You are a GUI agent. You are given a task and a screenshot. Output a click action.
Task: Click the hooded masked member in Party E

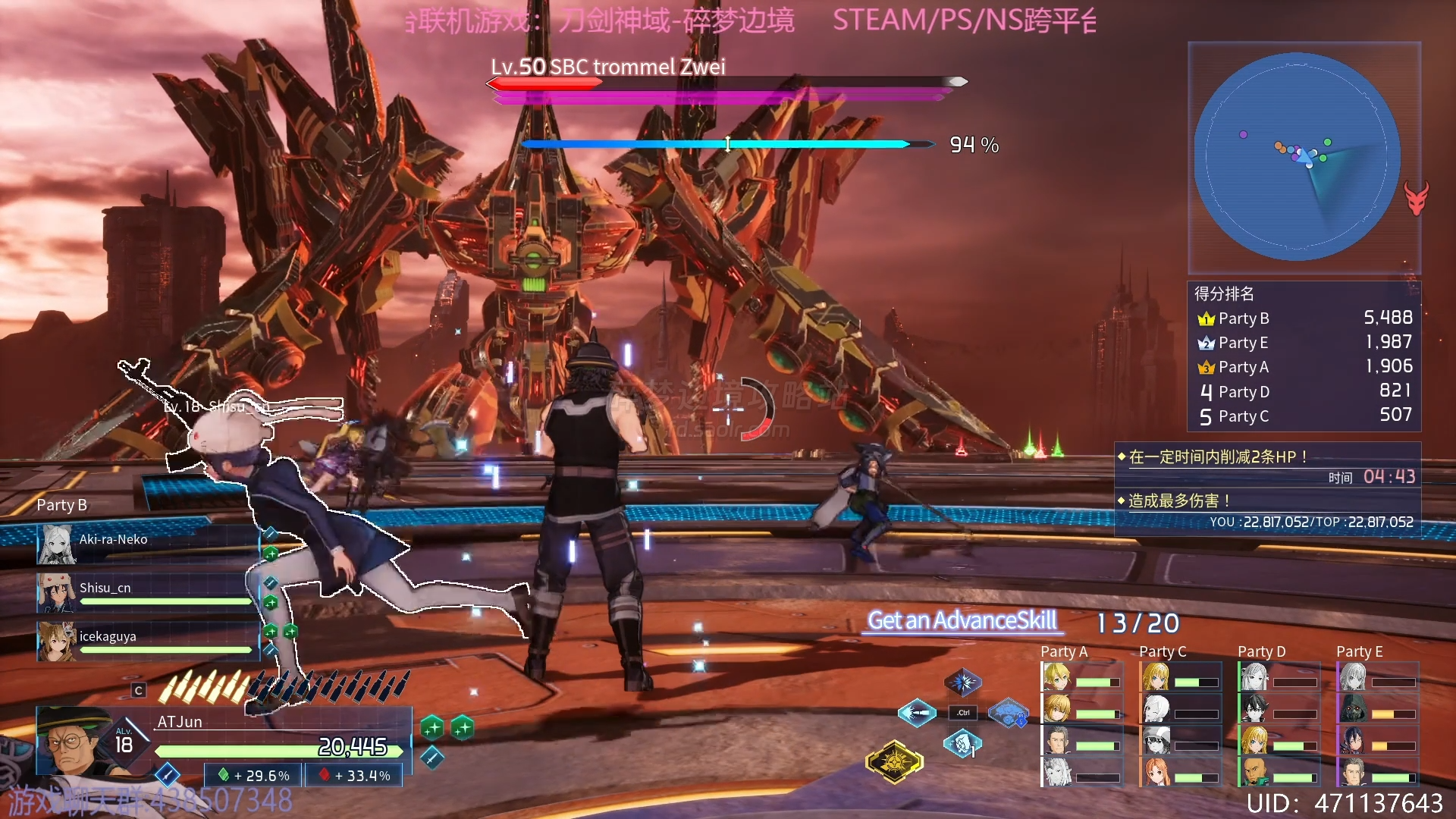[x=1354, y=708]
